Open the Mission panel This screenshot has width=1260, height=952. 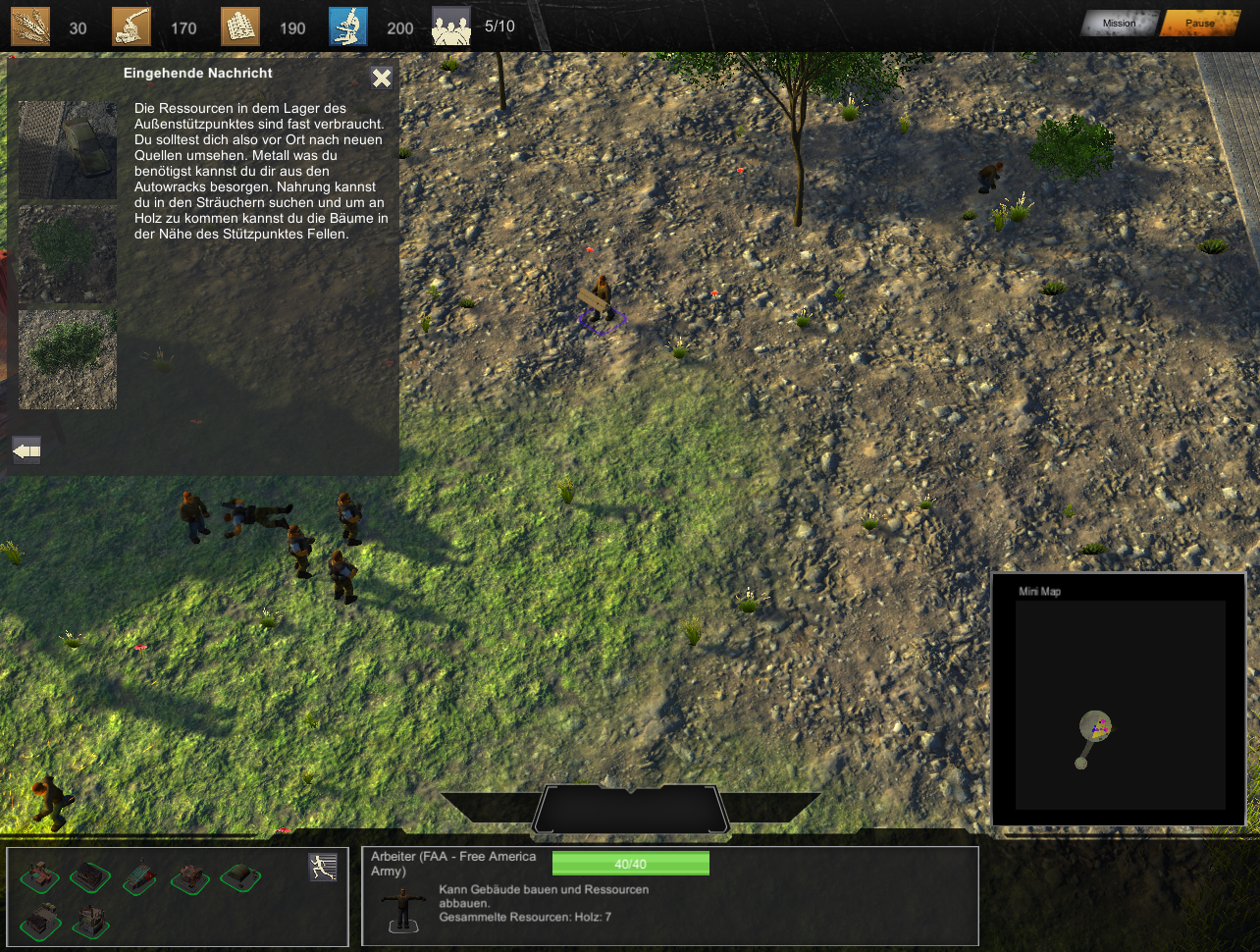pos(1119,24)
